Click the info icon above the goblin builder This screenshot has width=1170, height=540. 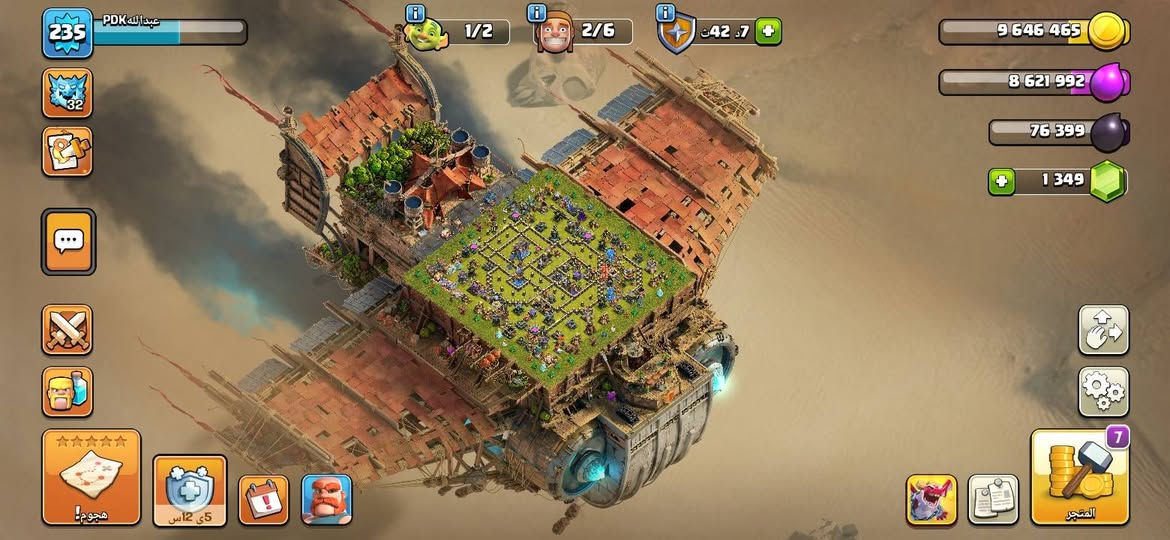click(415, 13)
